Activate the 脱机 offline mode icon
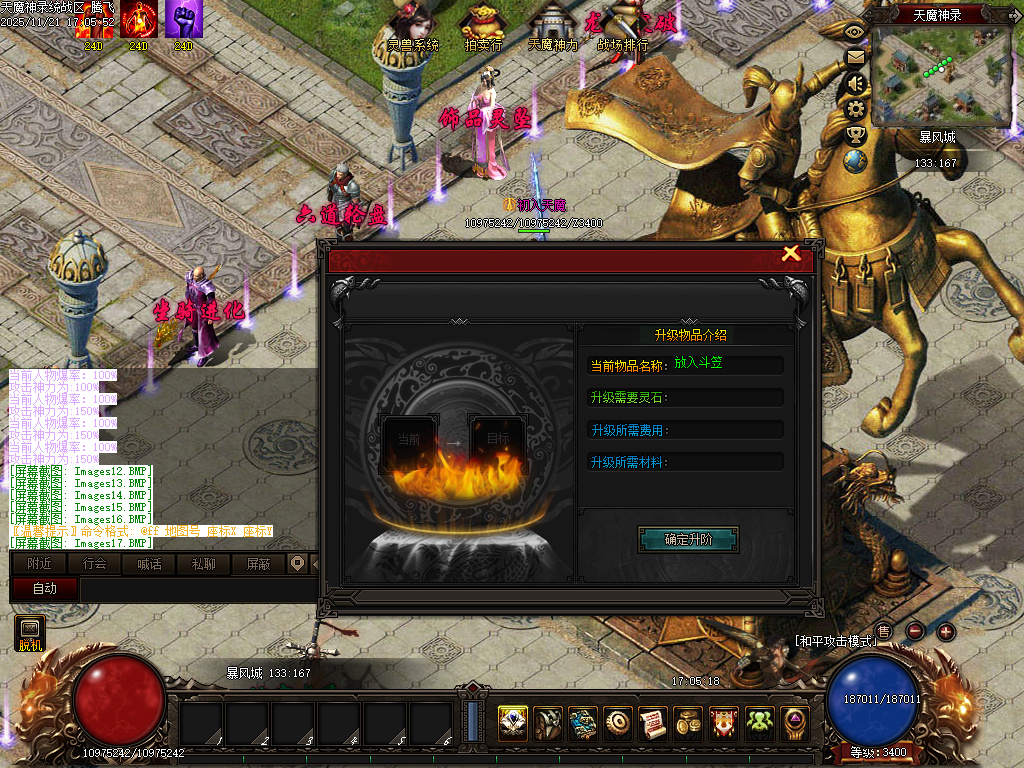Viewport: 1024px width, 768px height. (x=31, y=634)
